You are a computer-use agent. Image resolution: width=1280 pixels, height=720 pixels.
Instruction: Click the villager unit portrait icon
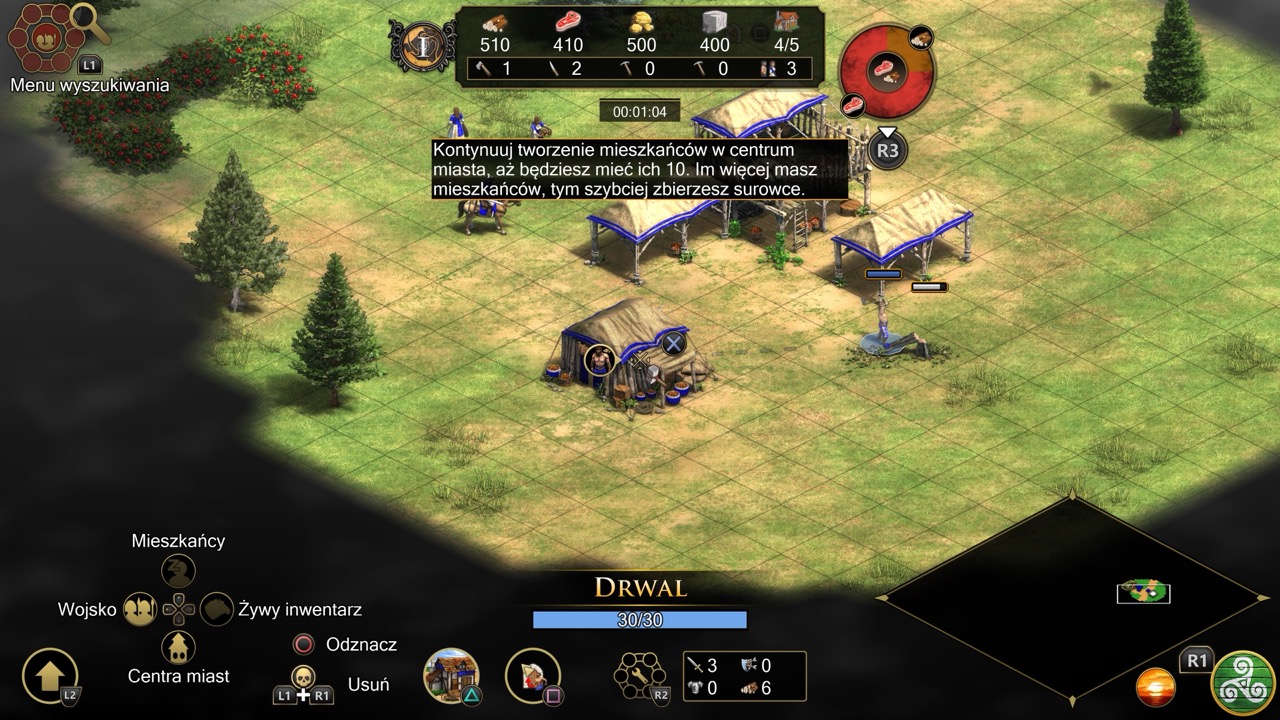click(531, 674)
